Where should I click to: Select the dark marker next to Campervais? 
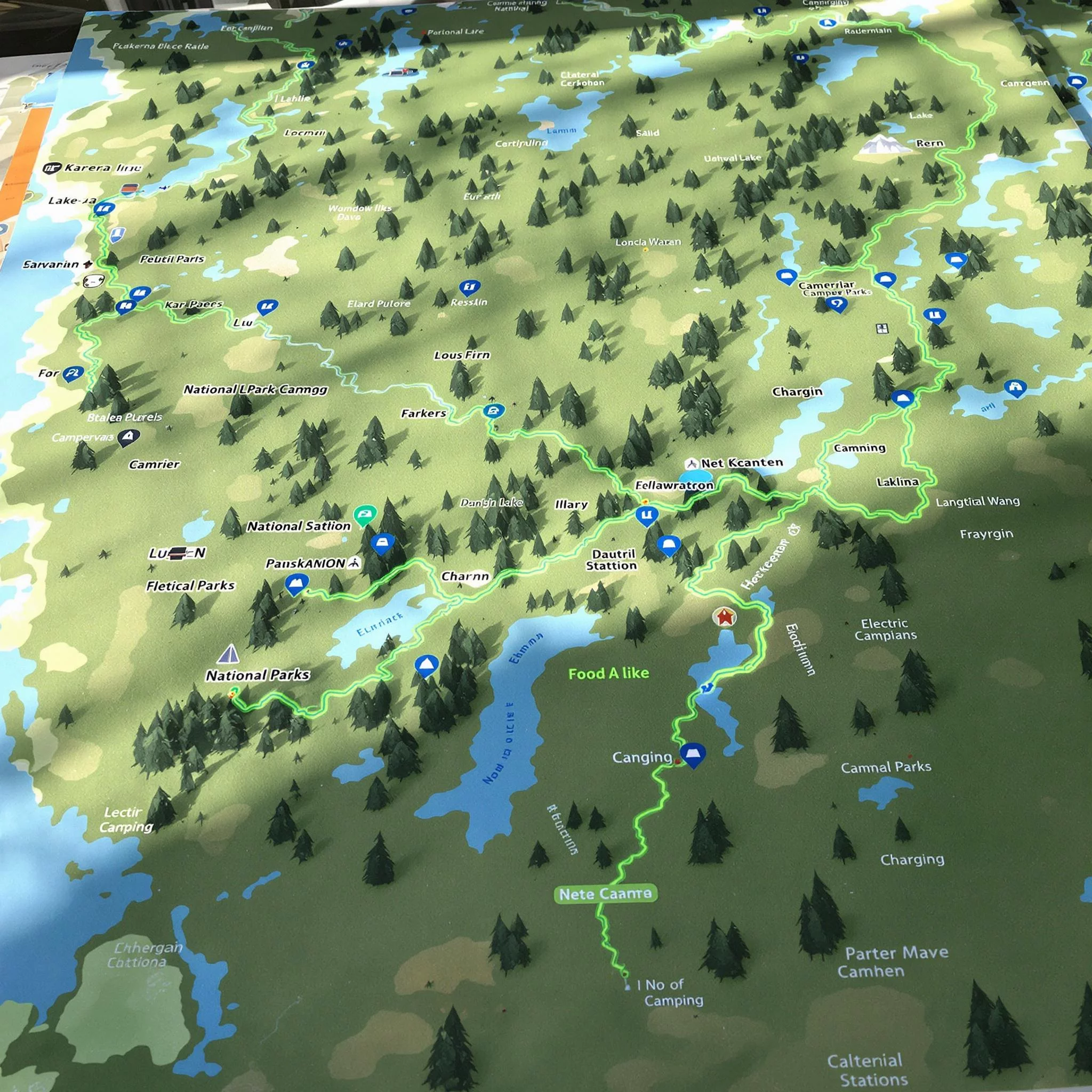click(129, 436)
